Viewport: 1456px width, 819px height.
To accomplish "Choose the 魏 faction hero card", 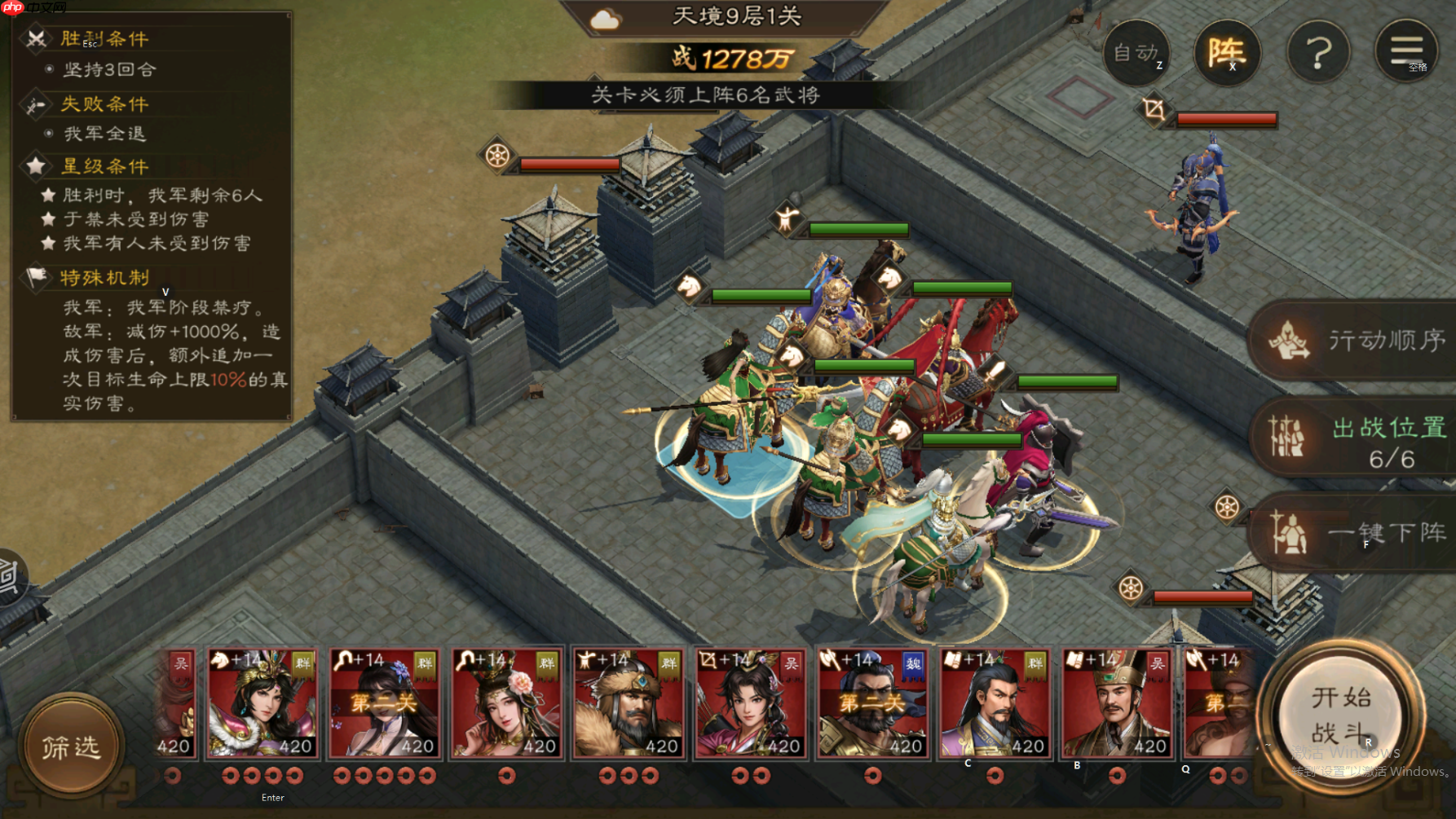I will coord(872,704).
